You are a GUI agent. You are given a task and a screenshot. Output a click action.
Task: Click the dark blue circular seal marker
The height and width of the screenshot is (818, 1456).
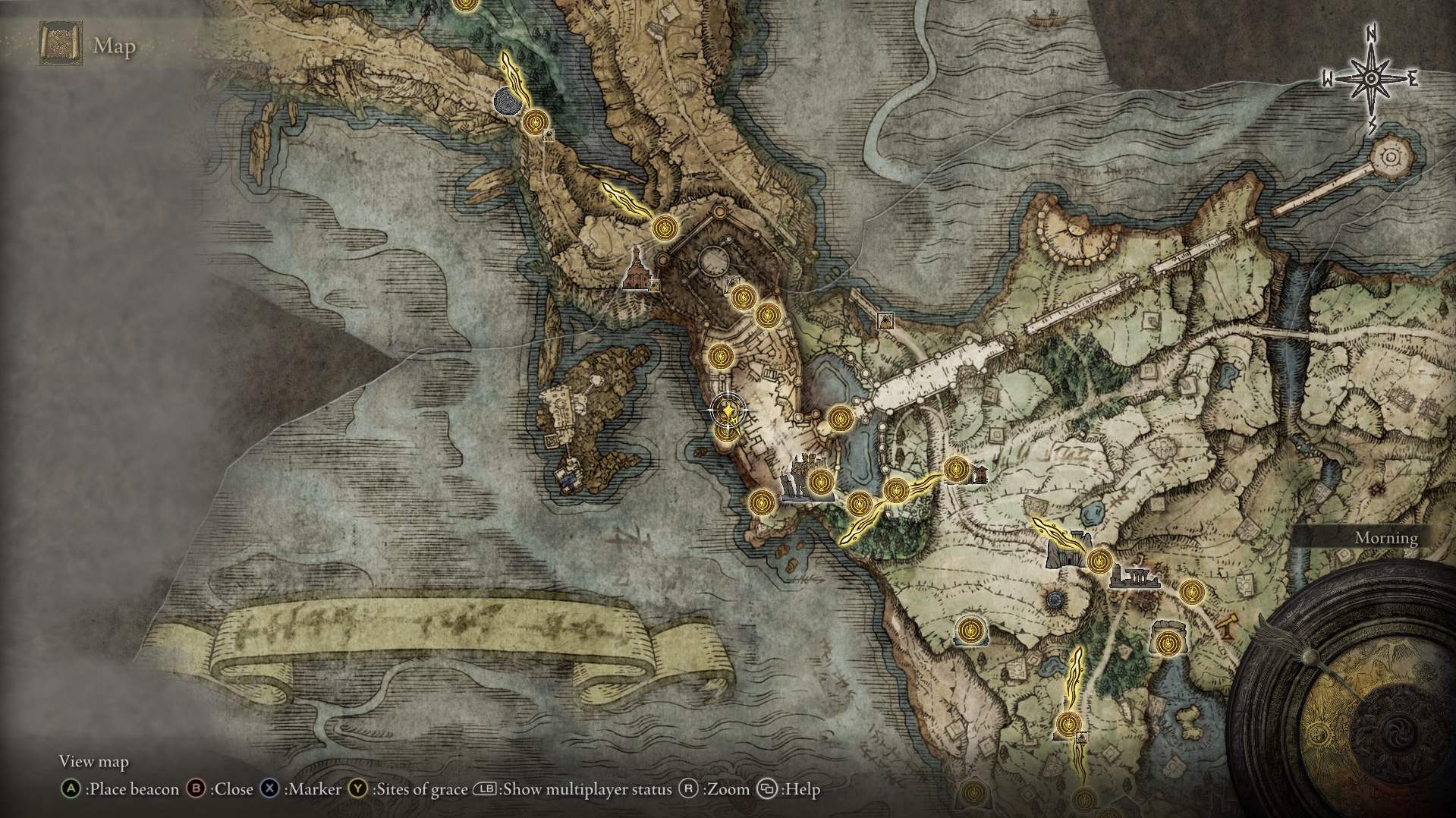coord(1055,601)
